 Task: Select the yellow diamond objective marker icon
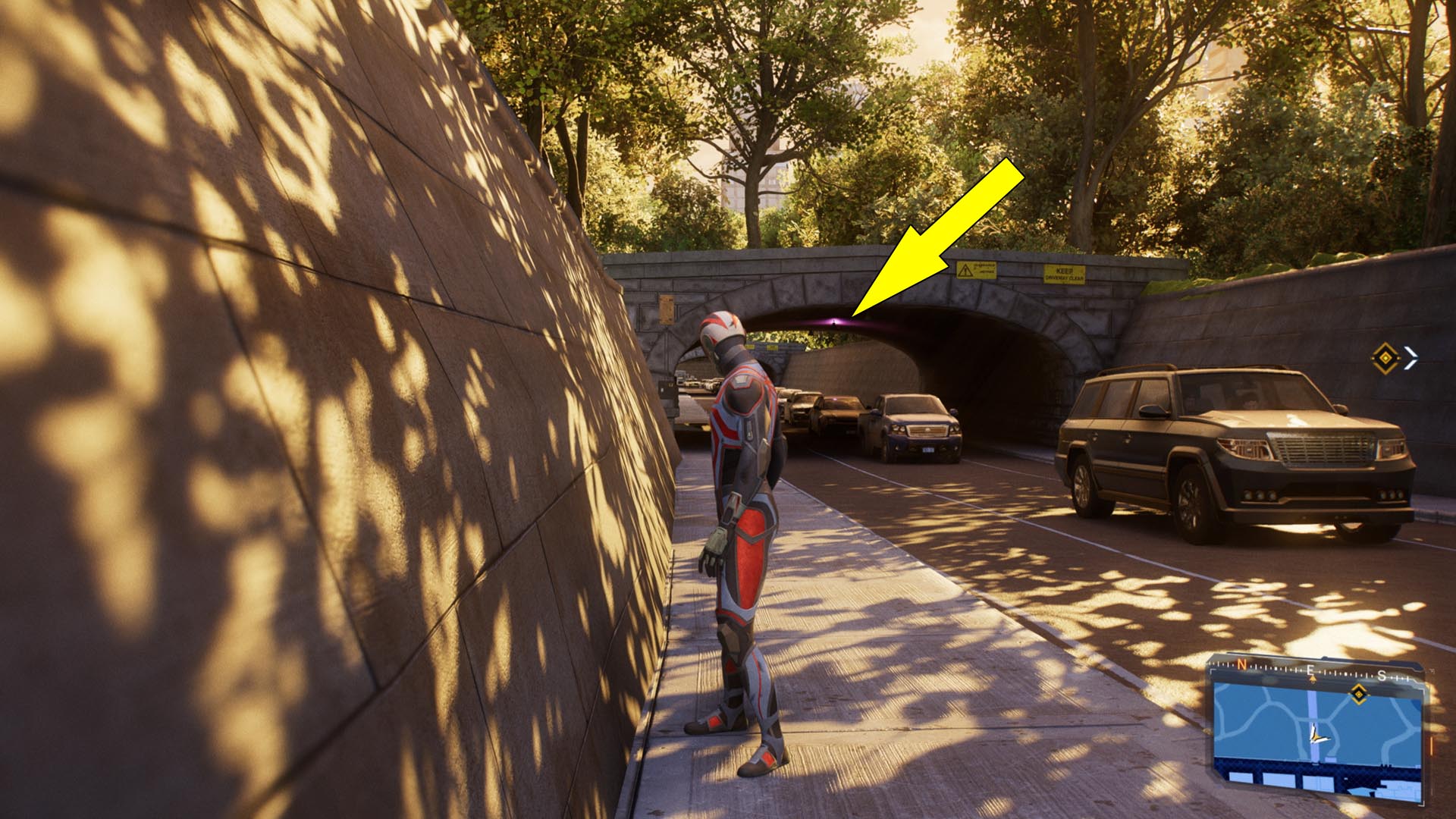tap(1385, 357)
